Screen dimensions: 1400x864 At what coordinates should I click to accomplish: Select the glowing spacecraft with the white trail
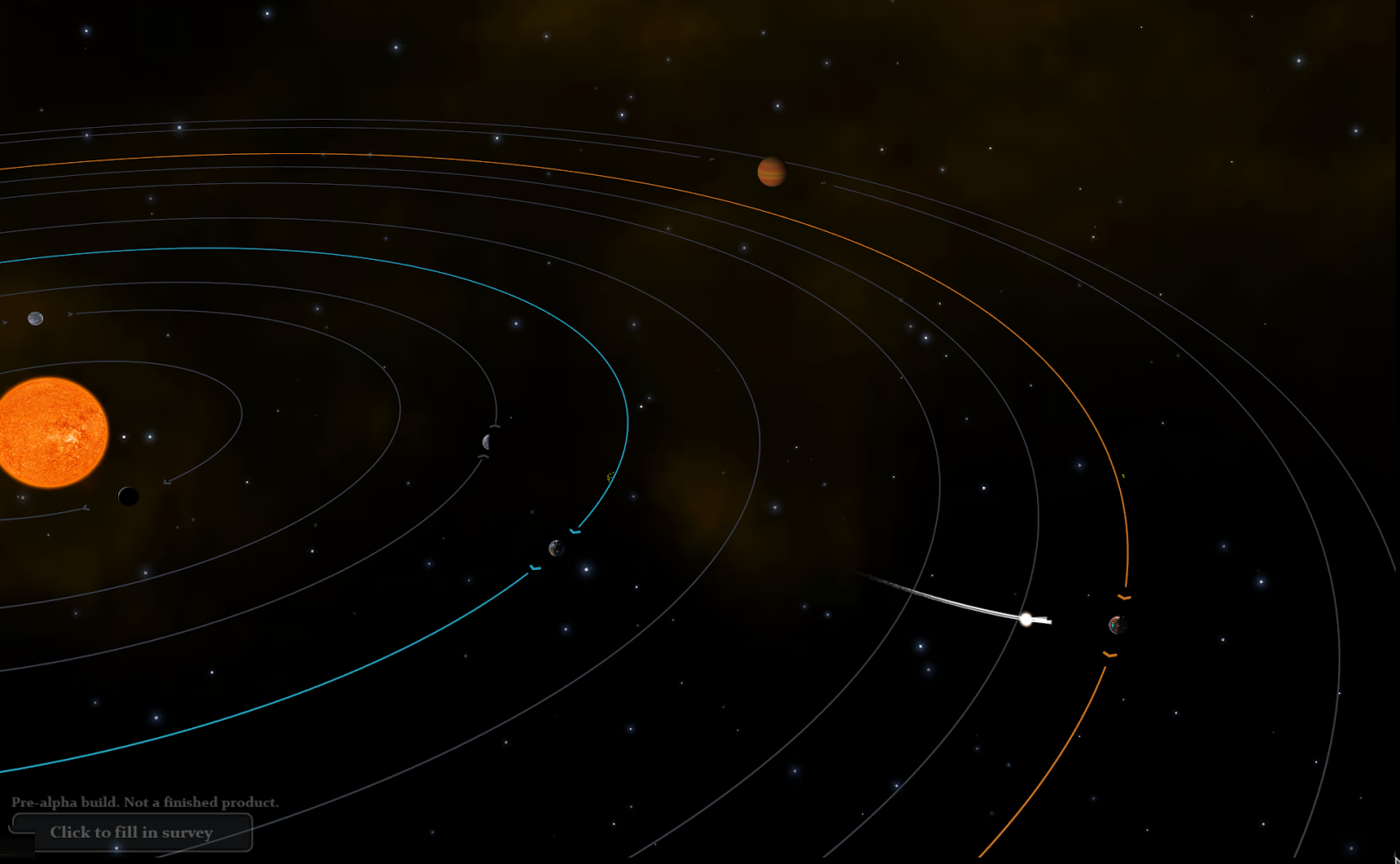pos(1025,620)
